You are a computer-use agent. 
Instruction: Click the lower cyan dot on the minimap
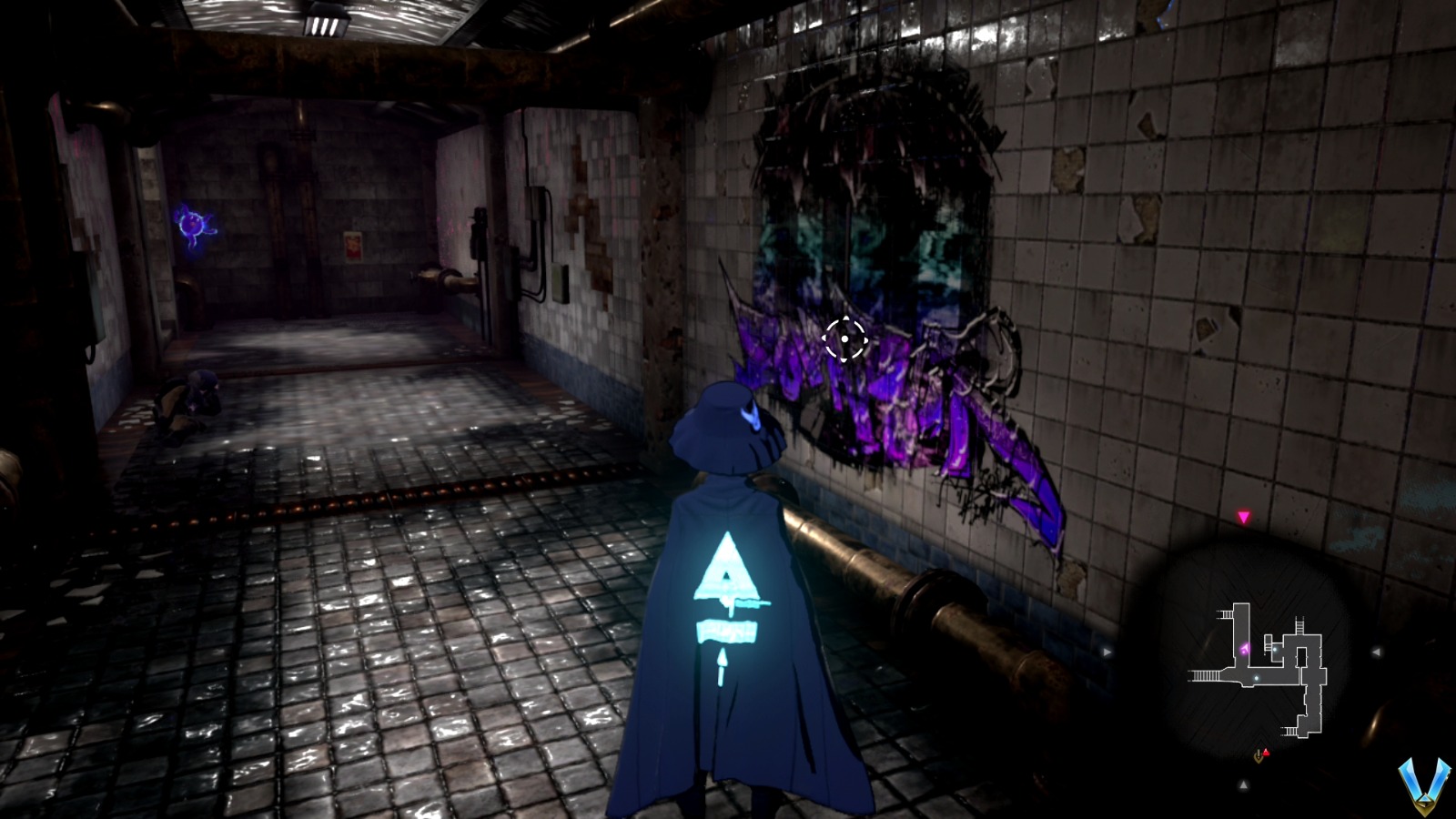pos(1256,677)
